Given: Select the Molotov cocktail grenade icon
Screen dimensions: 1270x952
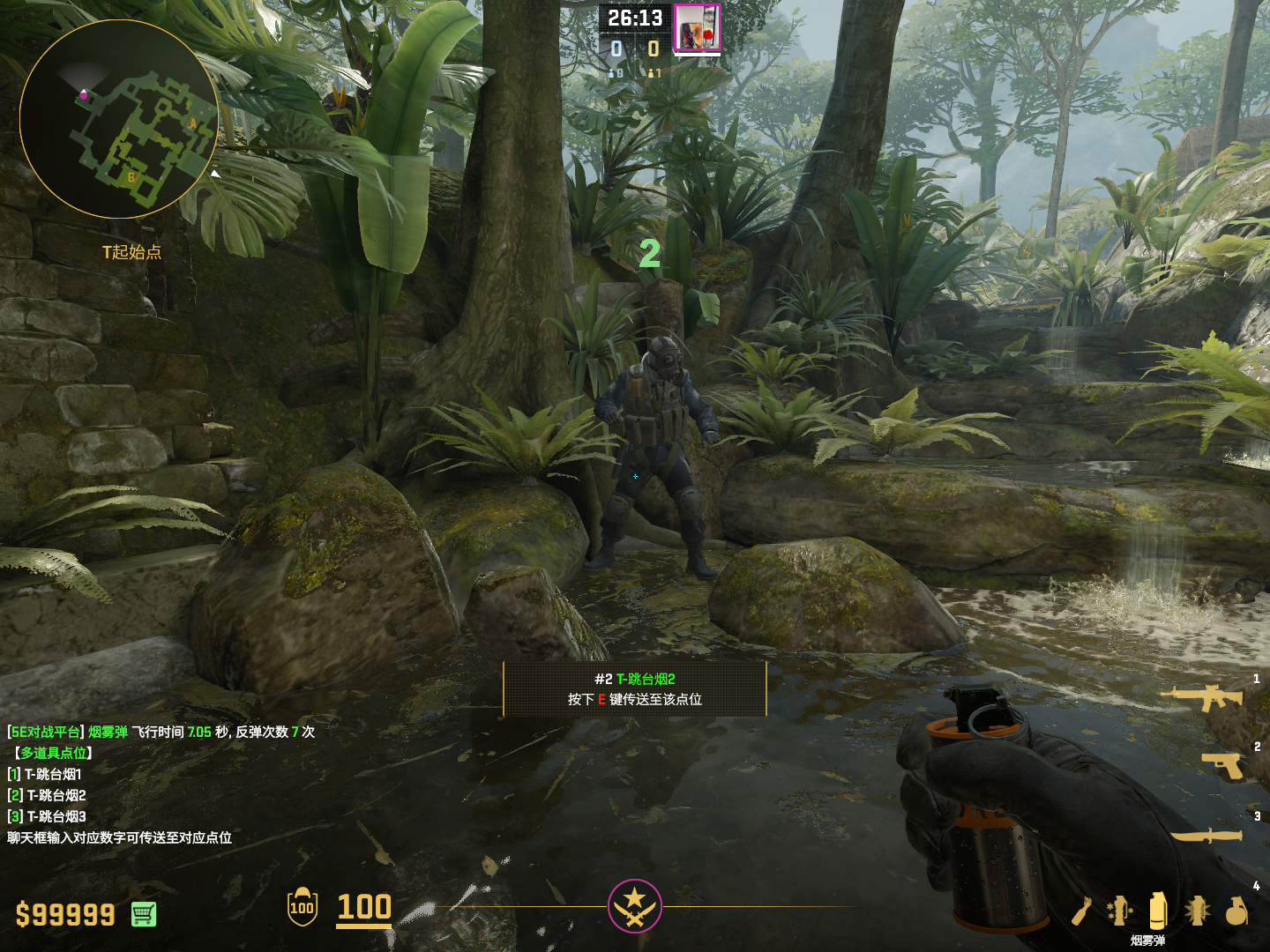Looking at the screenshot, I should 1082,911.
